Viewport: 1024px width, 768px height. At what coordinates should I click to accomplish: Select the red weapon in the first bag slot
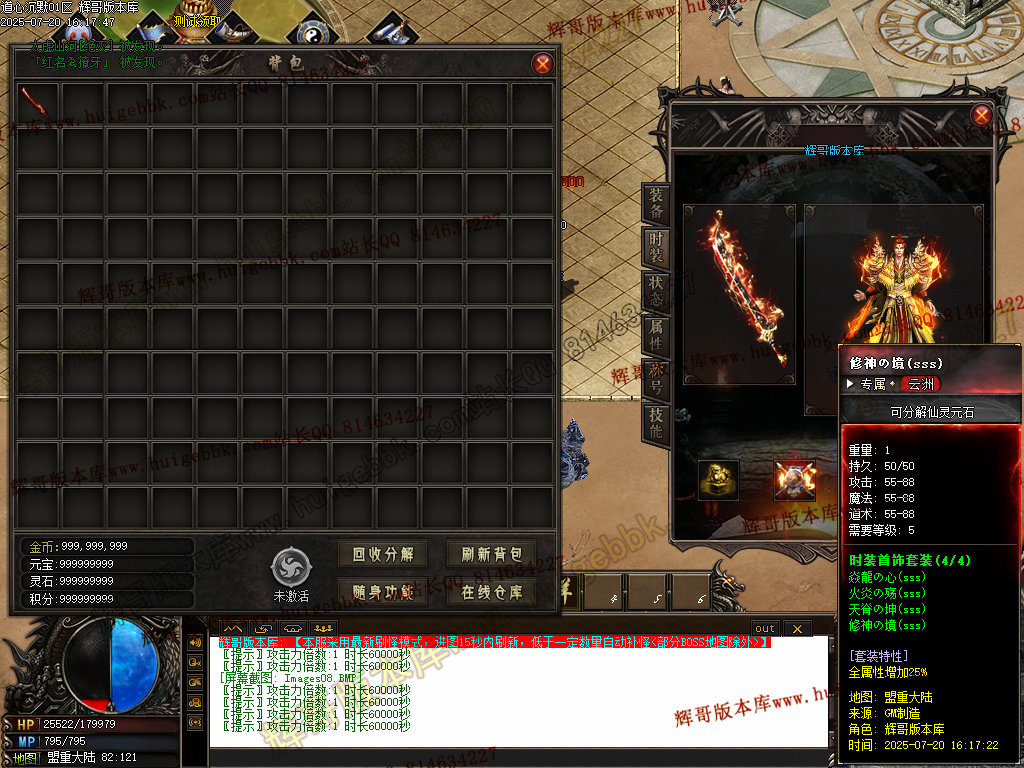(x=36, y=101)
